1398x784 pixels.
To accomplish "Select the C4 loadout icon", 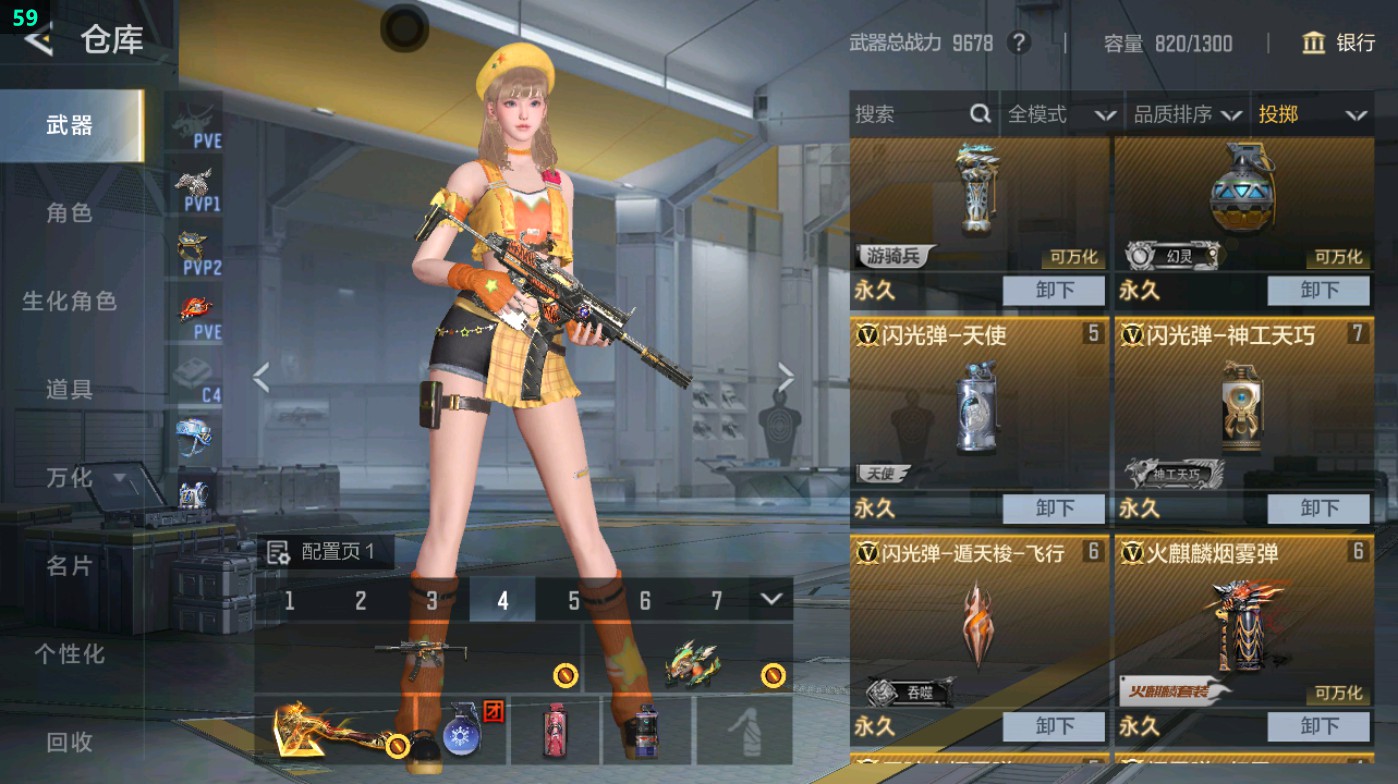I will [195, 378].
